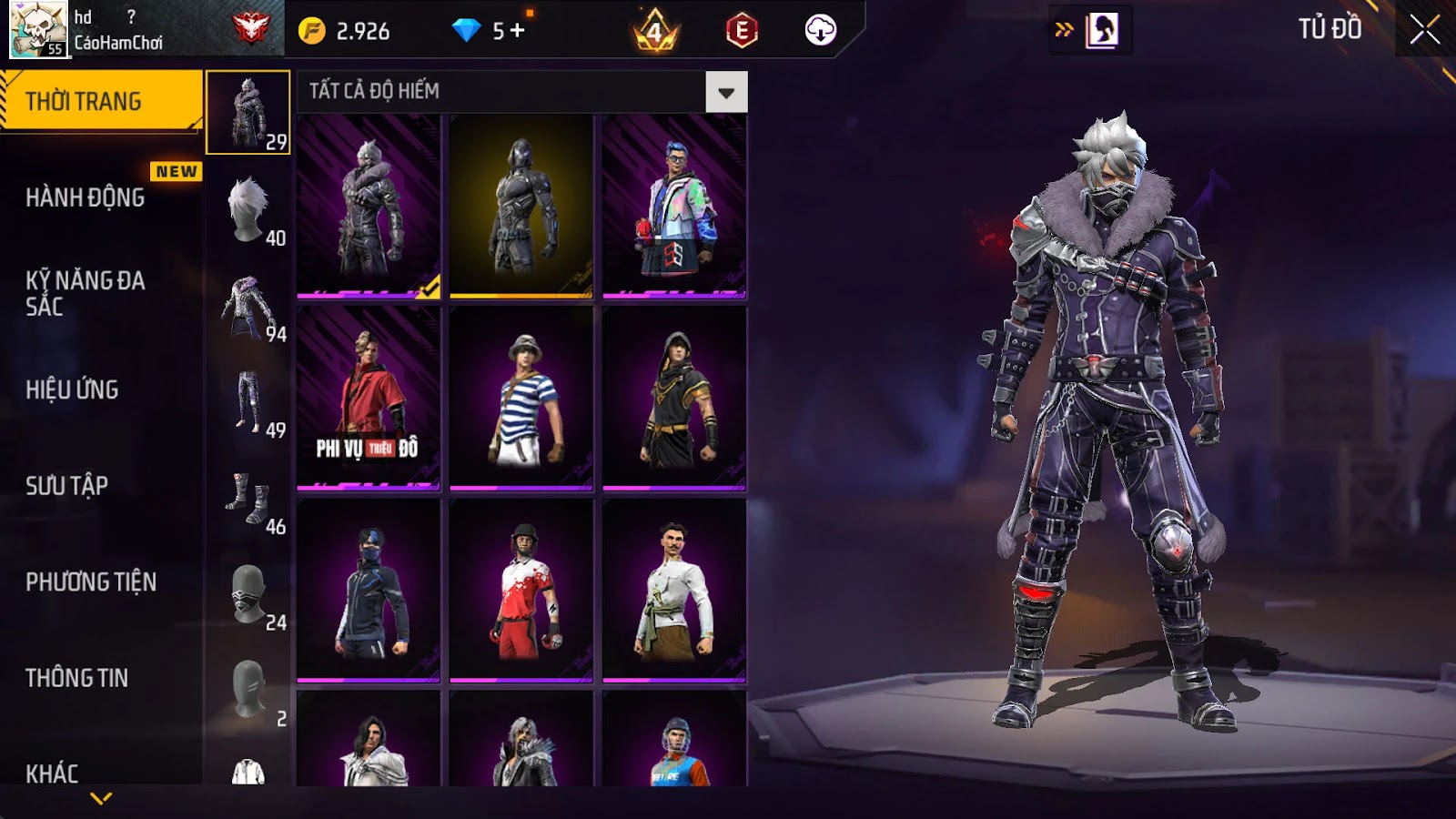Select the golden black armor outfit

pos(521,207)
